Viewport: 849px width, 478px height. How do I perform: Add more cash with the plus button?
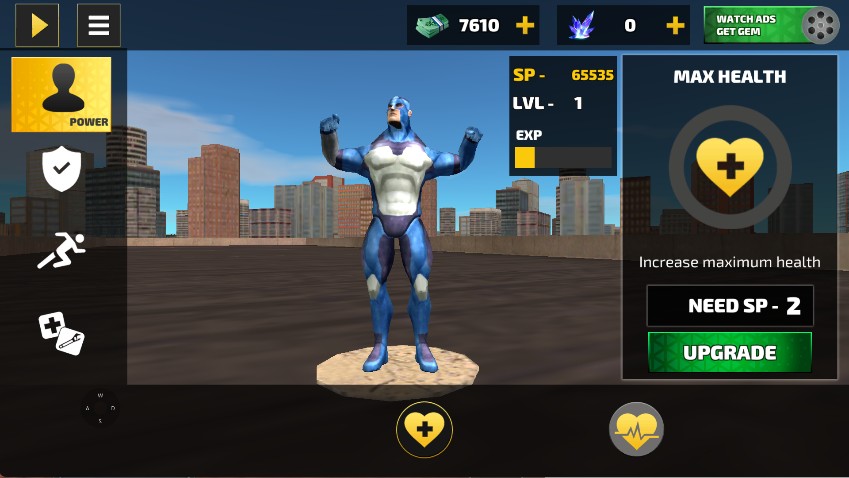point(524,26)
